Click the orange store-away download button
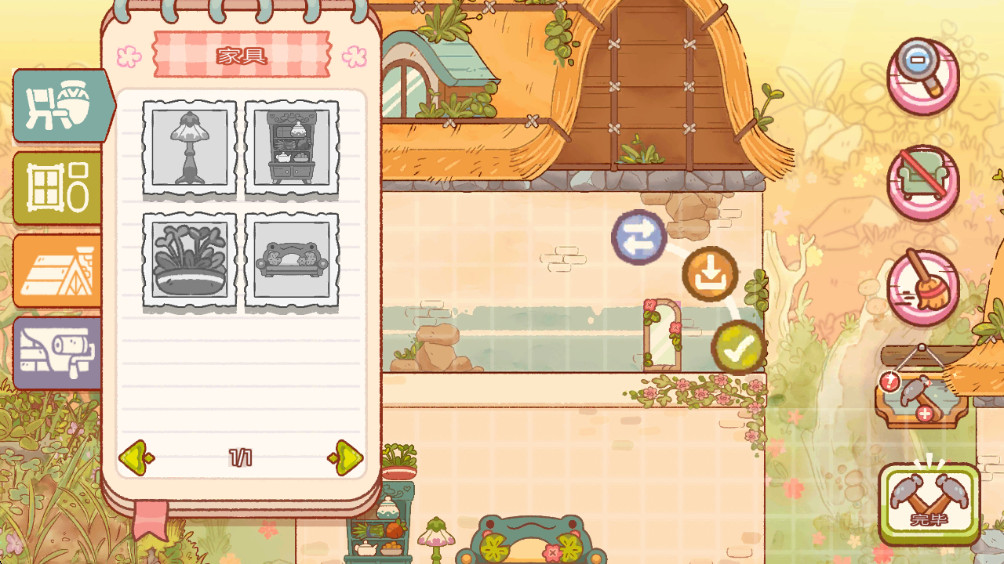 710,273
